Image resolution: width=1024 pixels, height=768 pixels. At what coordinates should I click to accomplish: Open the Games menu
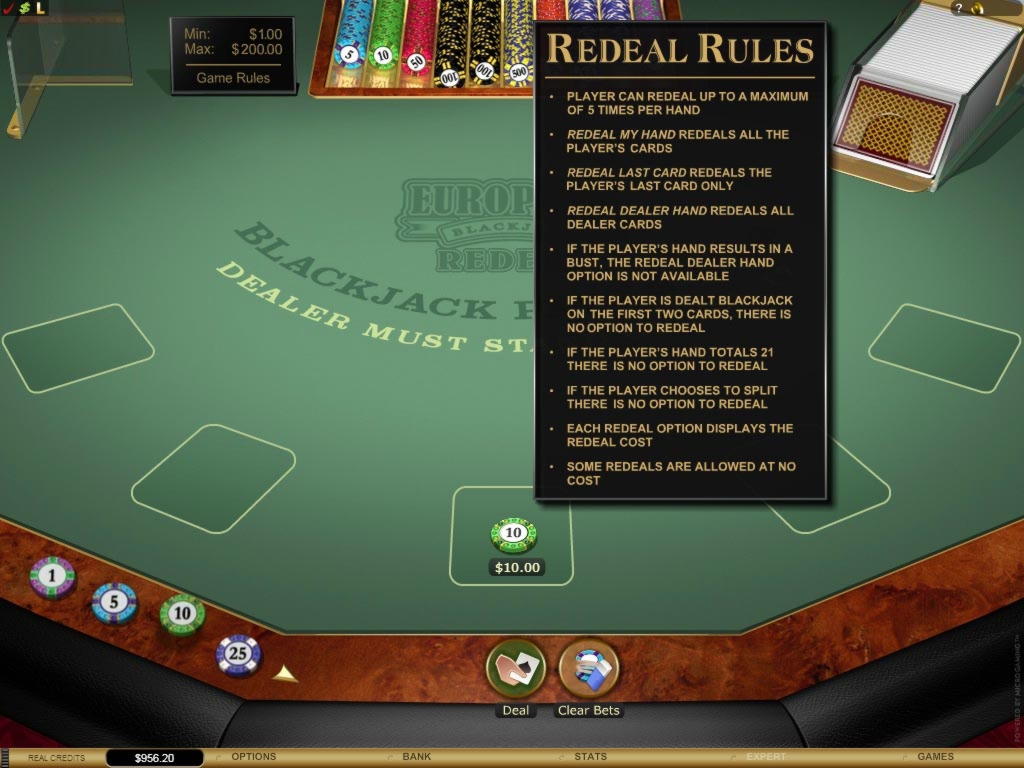935,757
